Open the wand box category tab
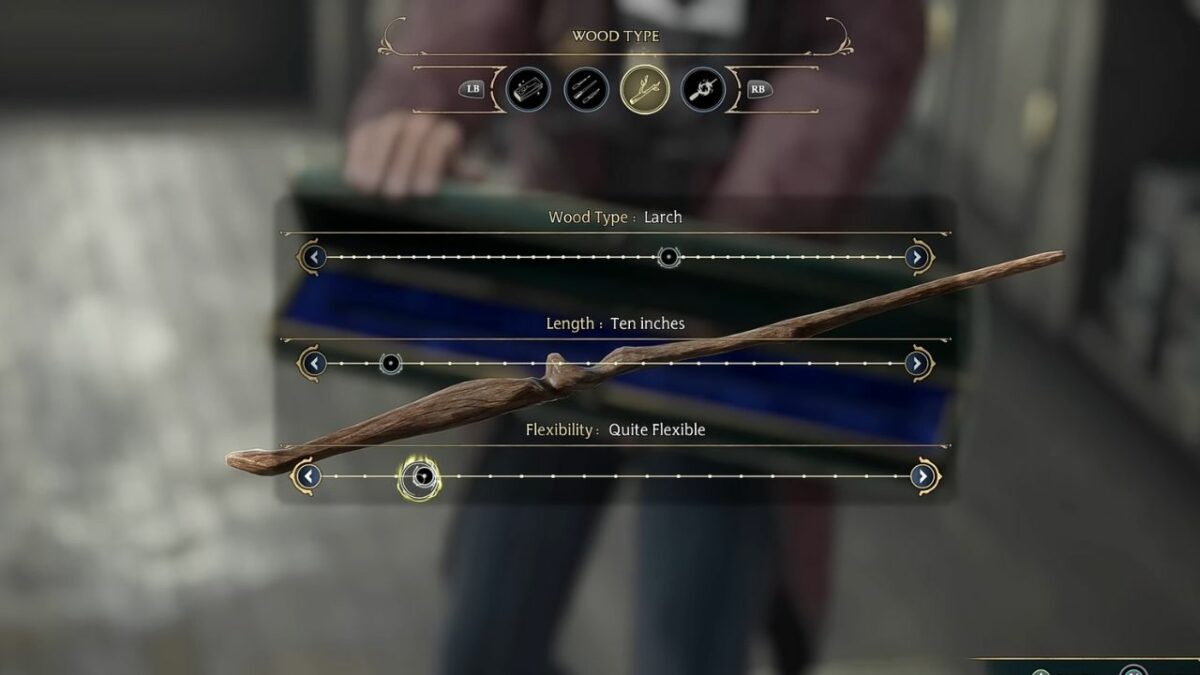The image size is (1200, 675). coord(528,89)
